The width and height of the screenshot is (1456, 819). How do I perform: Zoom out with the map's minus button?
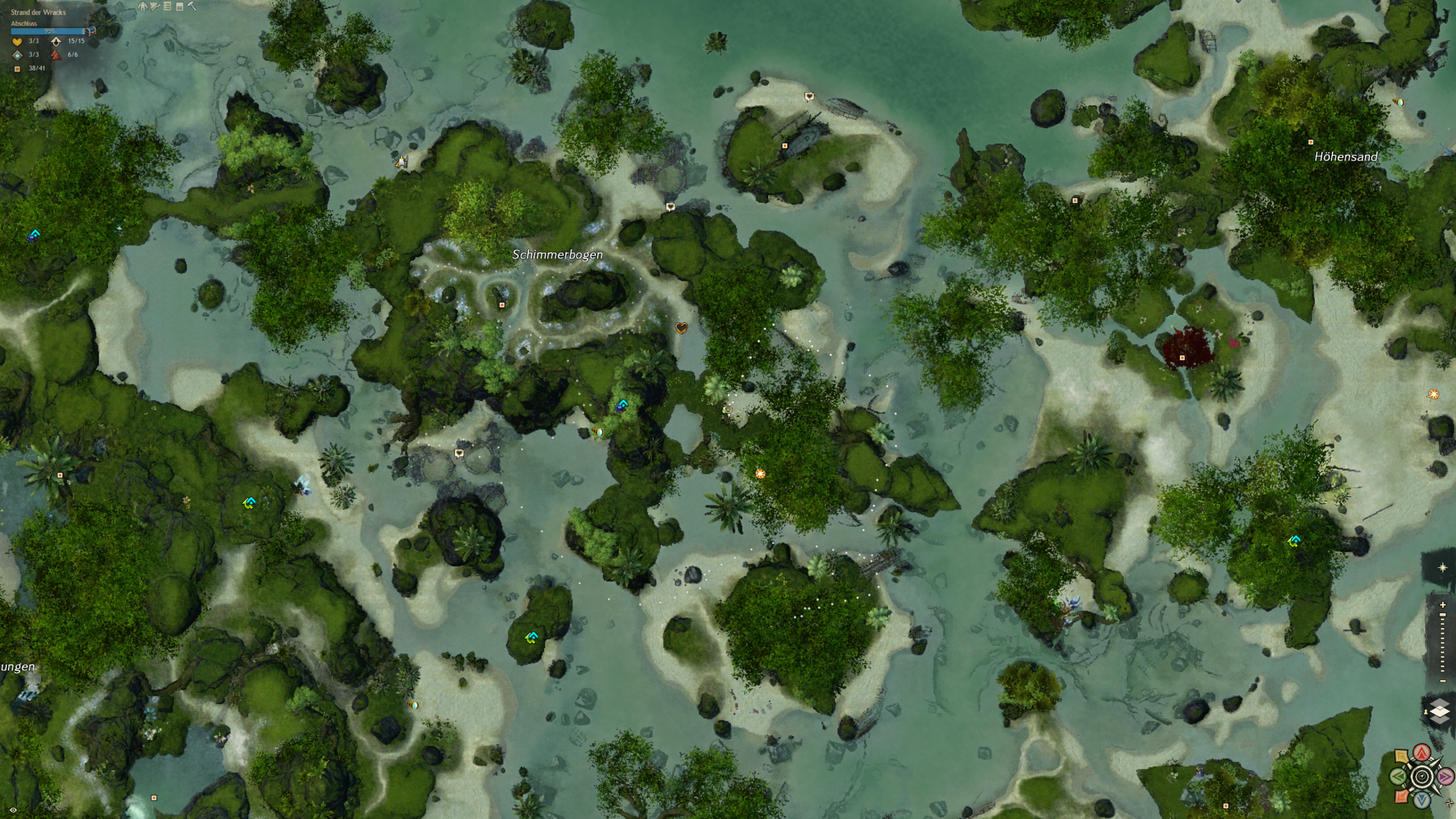point(1442,681)
